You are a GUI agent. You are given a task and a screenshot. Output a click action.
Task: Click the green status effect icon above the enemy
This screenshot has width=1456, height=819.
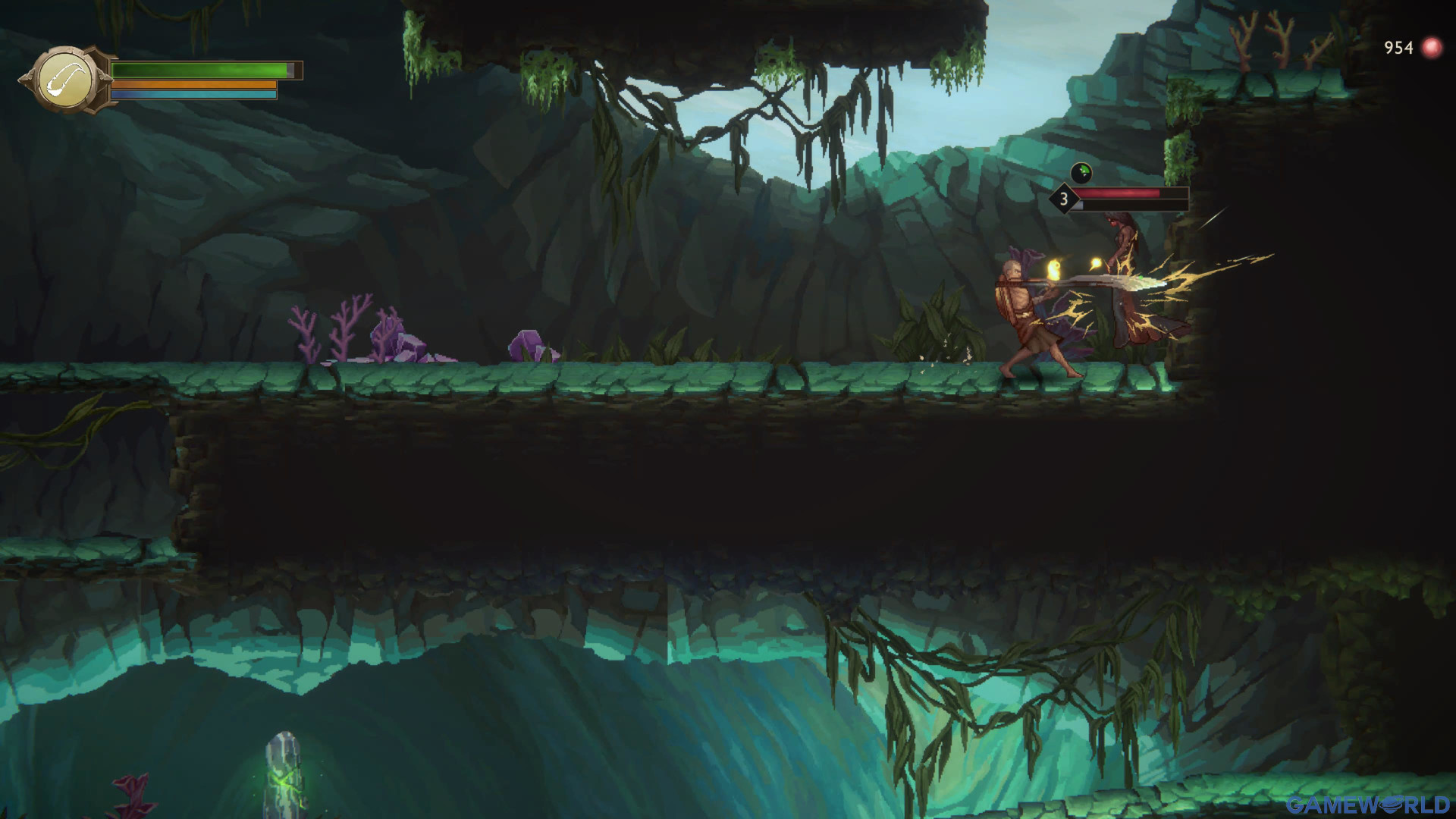[x=1081, y=173]
